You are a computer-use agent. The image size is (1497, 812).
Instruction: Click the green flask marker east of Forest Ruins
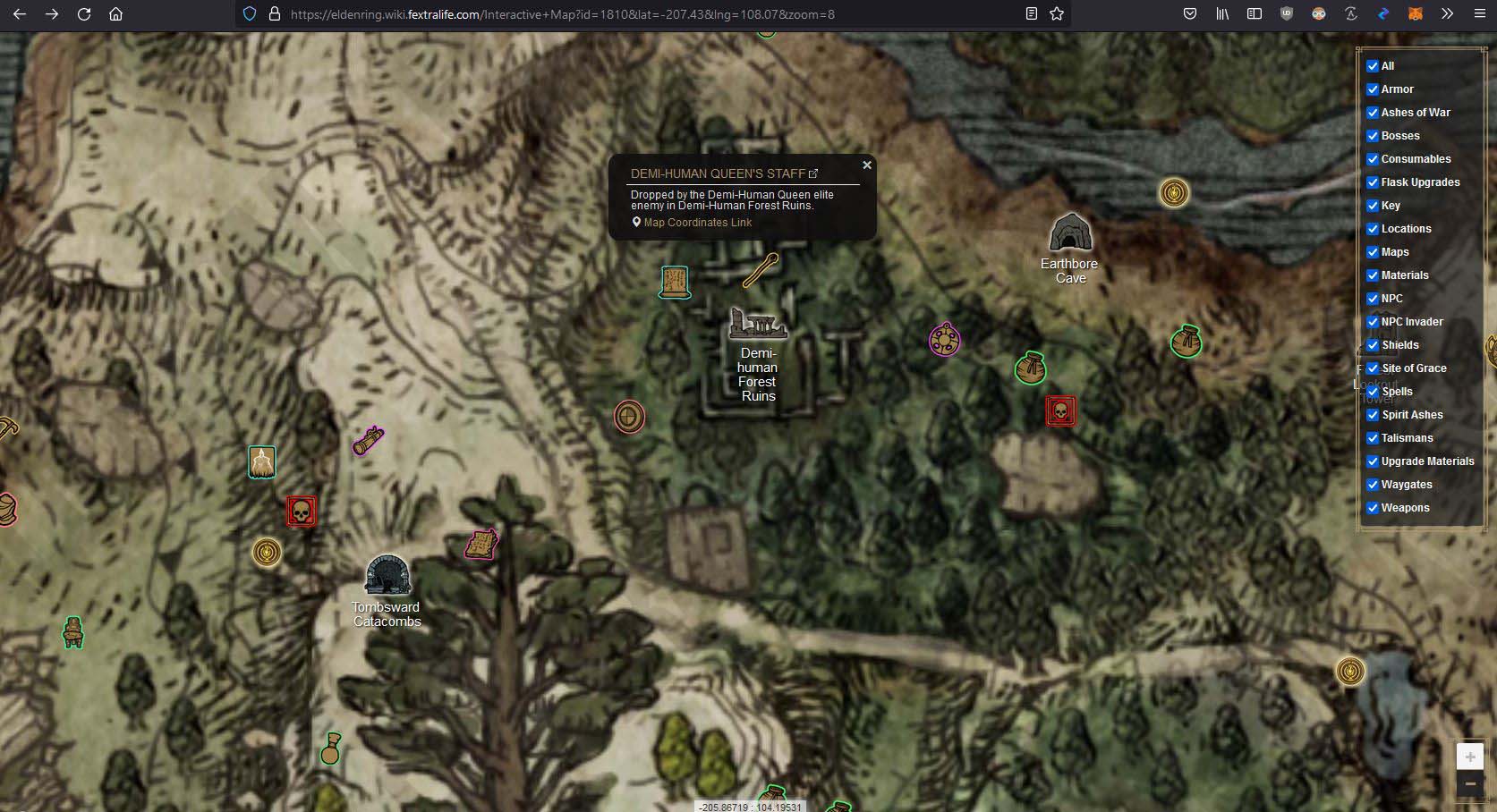(x=1030, y=368)
